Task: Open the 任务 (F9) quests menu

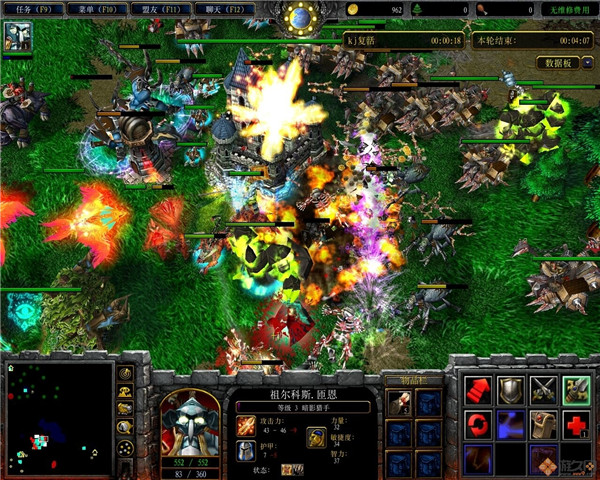Action: click(32, 9)
